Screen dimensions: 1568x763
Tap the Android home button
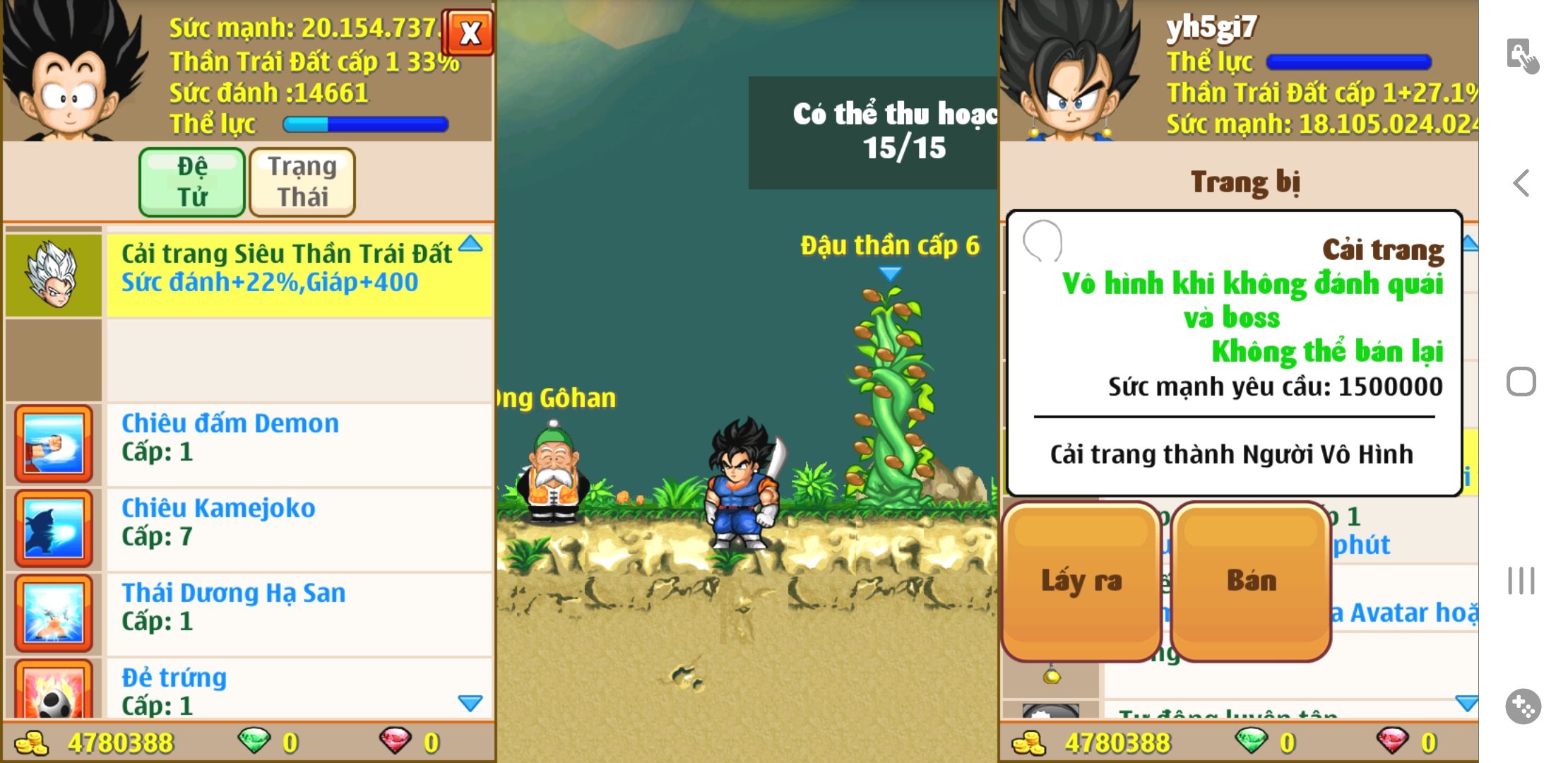coord(1521,382)
